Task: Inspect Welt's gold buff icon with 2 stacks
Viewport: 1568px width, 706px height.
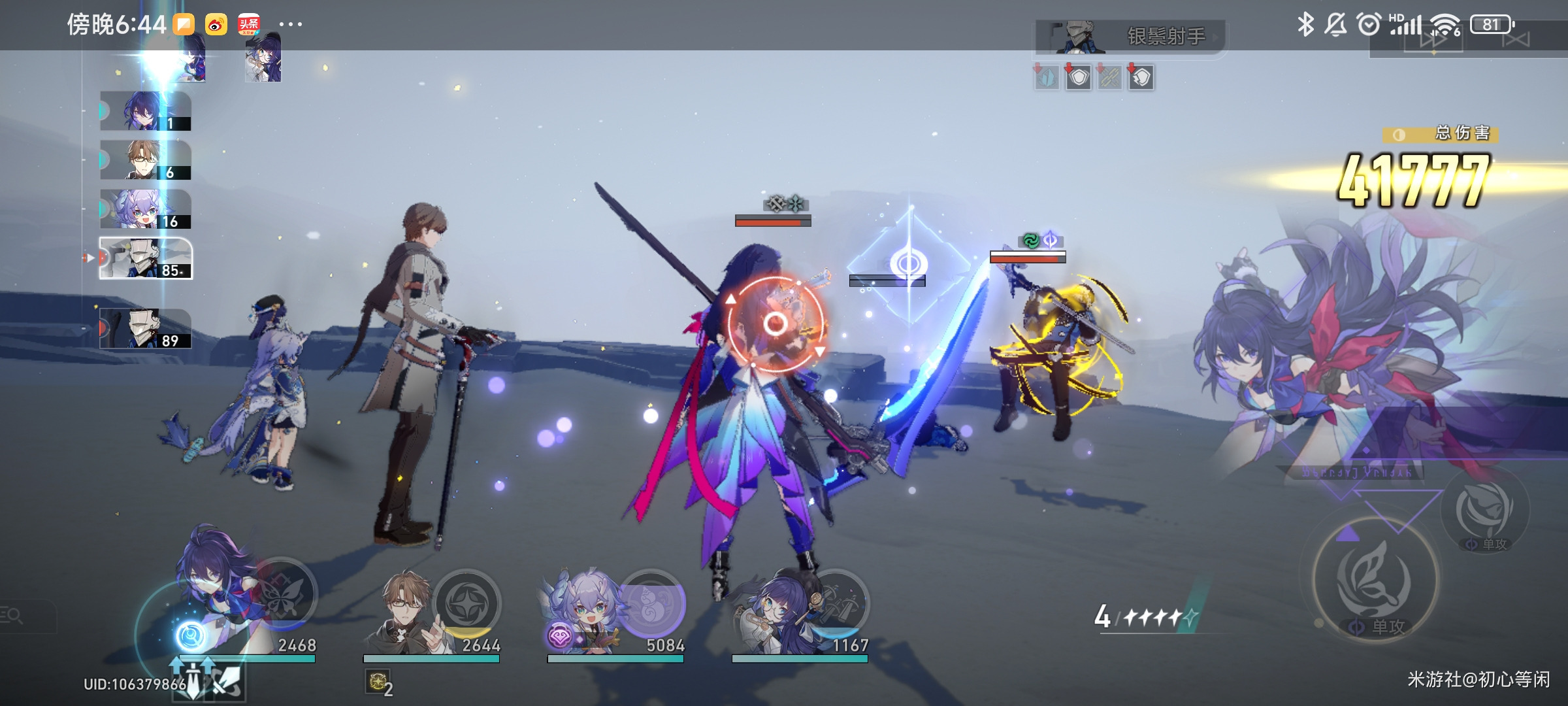Action: coord(377,682)
